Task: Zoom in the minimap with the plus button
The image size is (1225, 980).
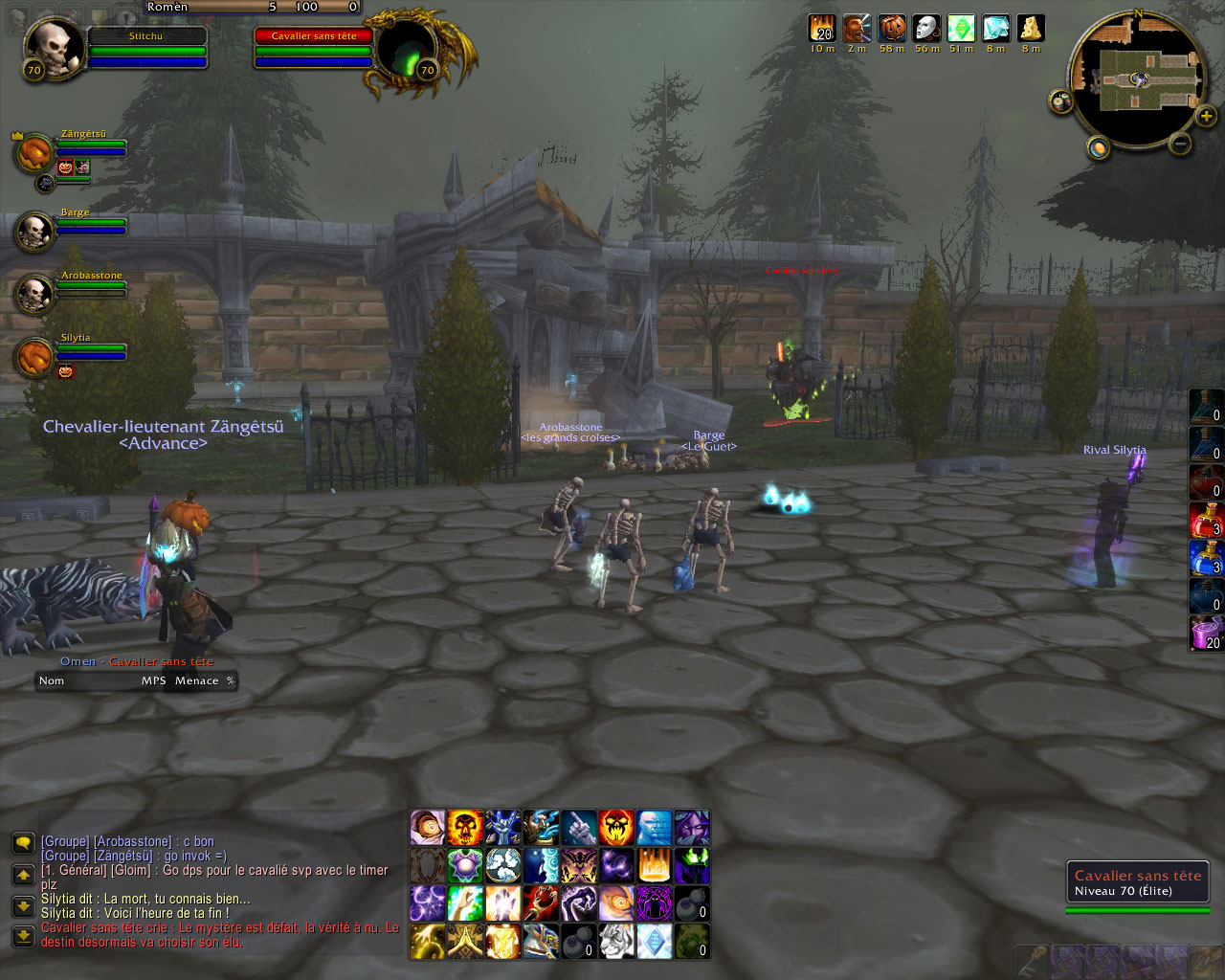Action: pos(1207,117)
